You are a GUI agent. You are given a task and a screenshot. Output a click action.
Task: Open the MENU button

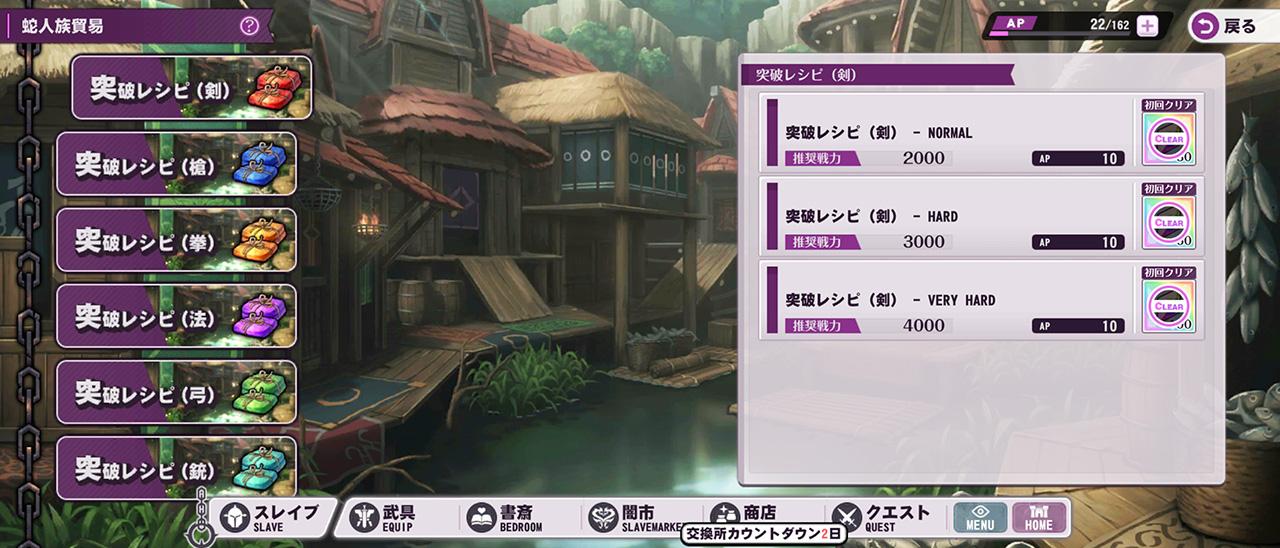(x=979, y=517)
